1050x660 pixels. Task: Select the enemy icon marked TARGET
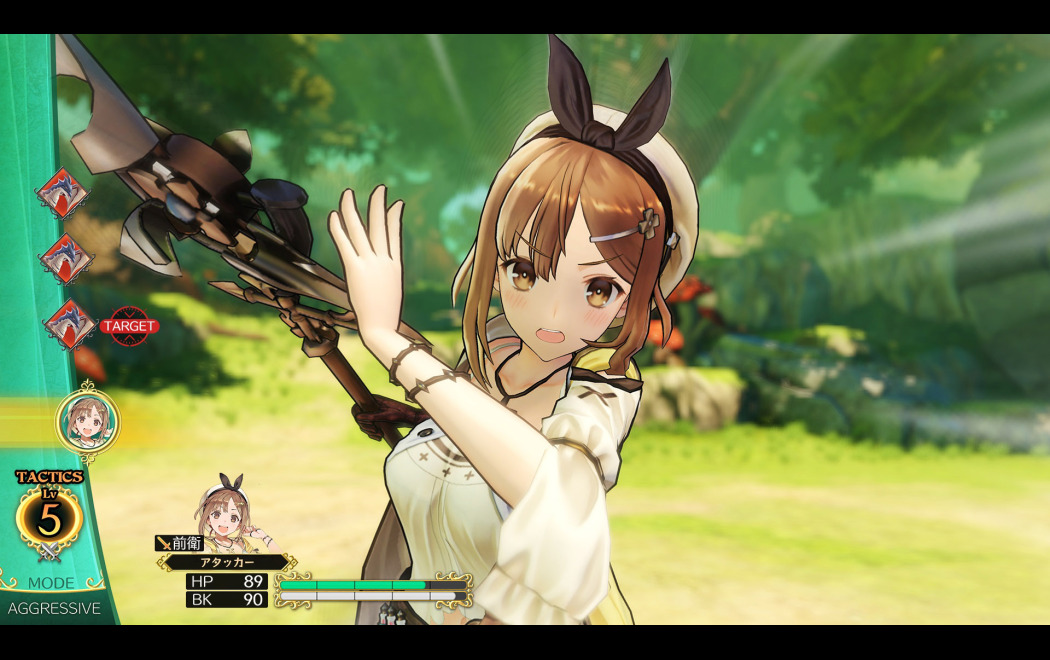click(69, 325)
